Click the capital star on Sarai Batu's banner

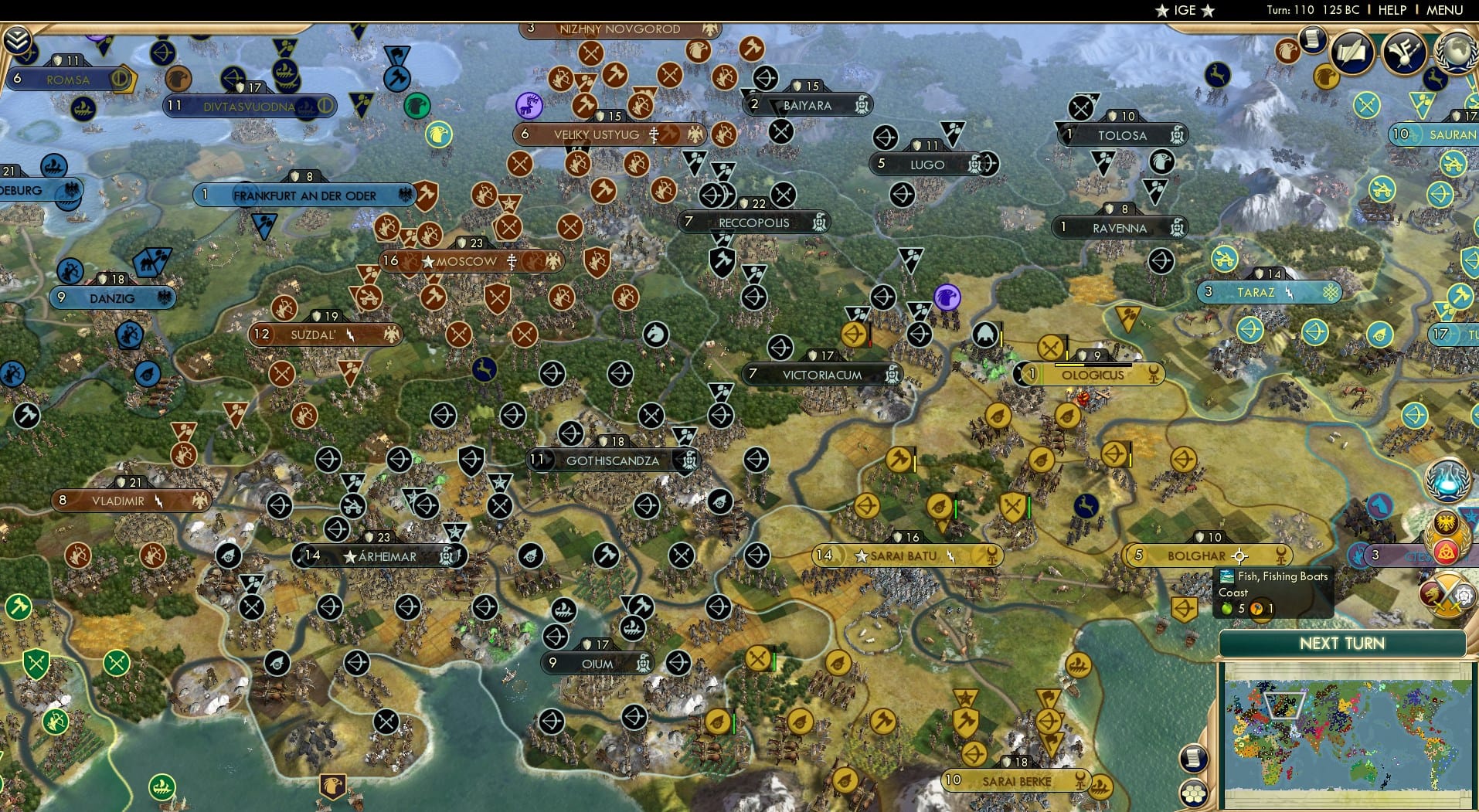coord(862,555)
